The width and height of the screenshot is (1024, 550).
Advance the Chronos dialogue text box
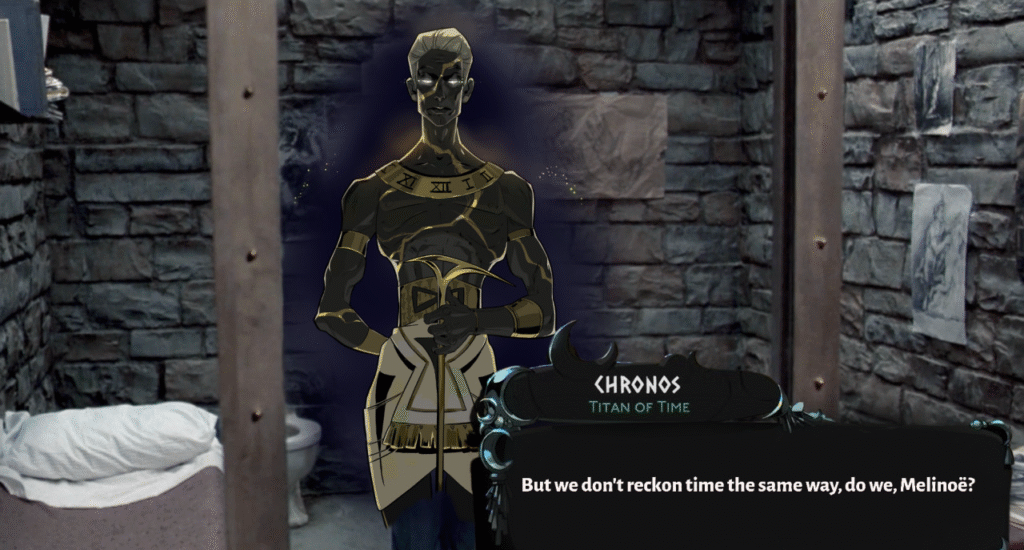(x=747, y=485)
